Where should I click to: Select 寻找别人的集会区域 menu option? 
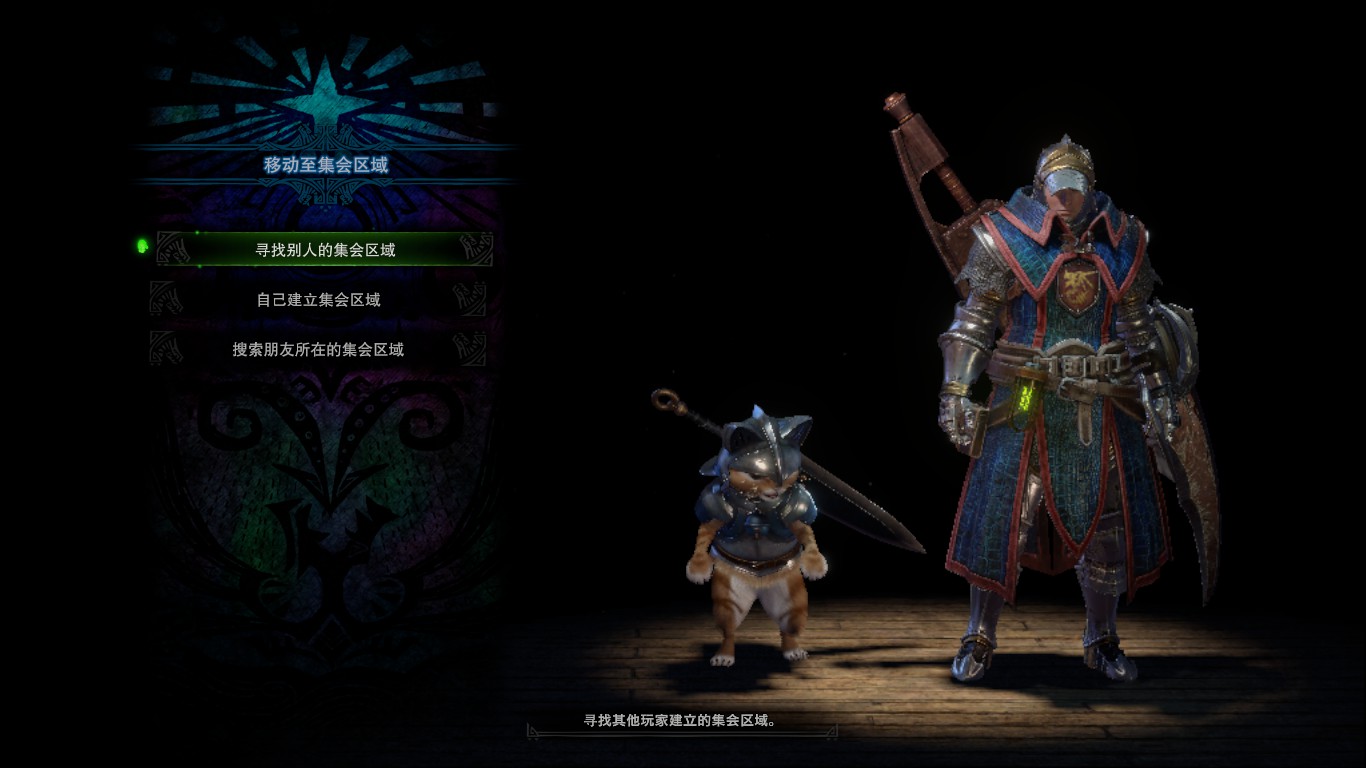325,249
